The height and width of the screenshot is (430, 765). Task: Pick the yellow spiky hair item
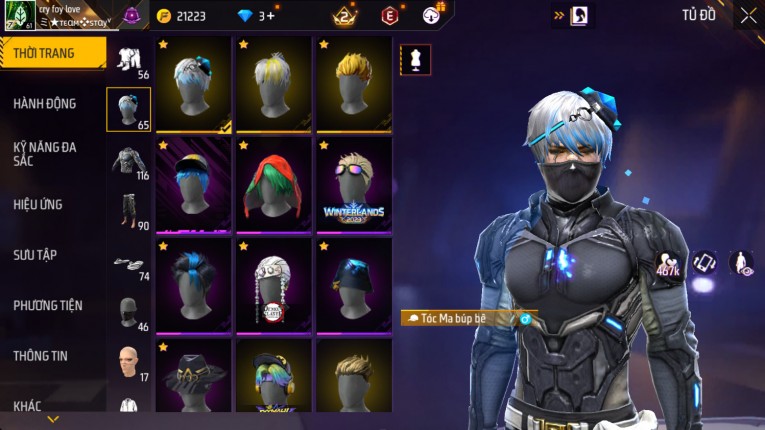point(353,85)
